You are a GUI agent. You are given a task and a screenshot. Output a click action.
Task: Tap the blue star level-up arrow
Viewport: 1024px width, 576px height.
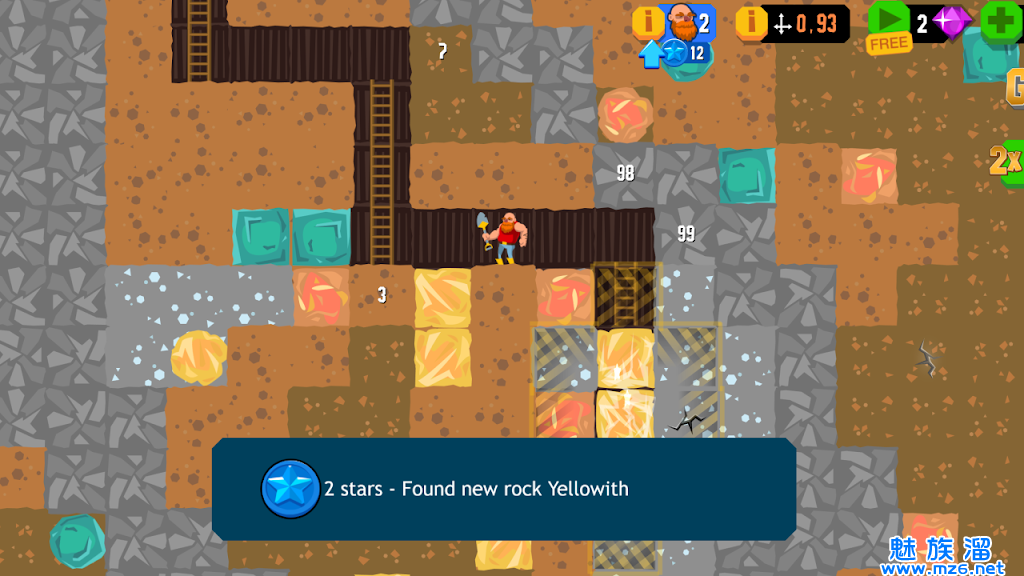point(652,54)
